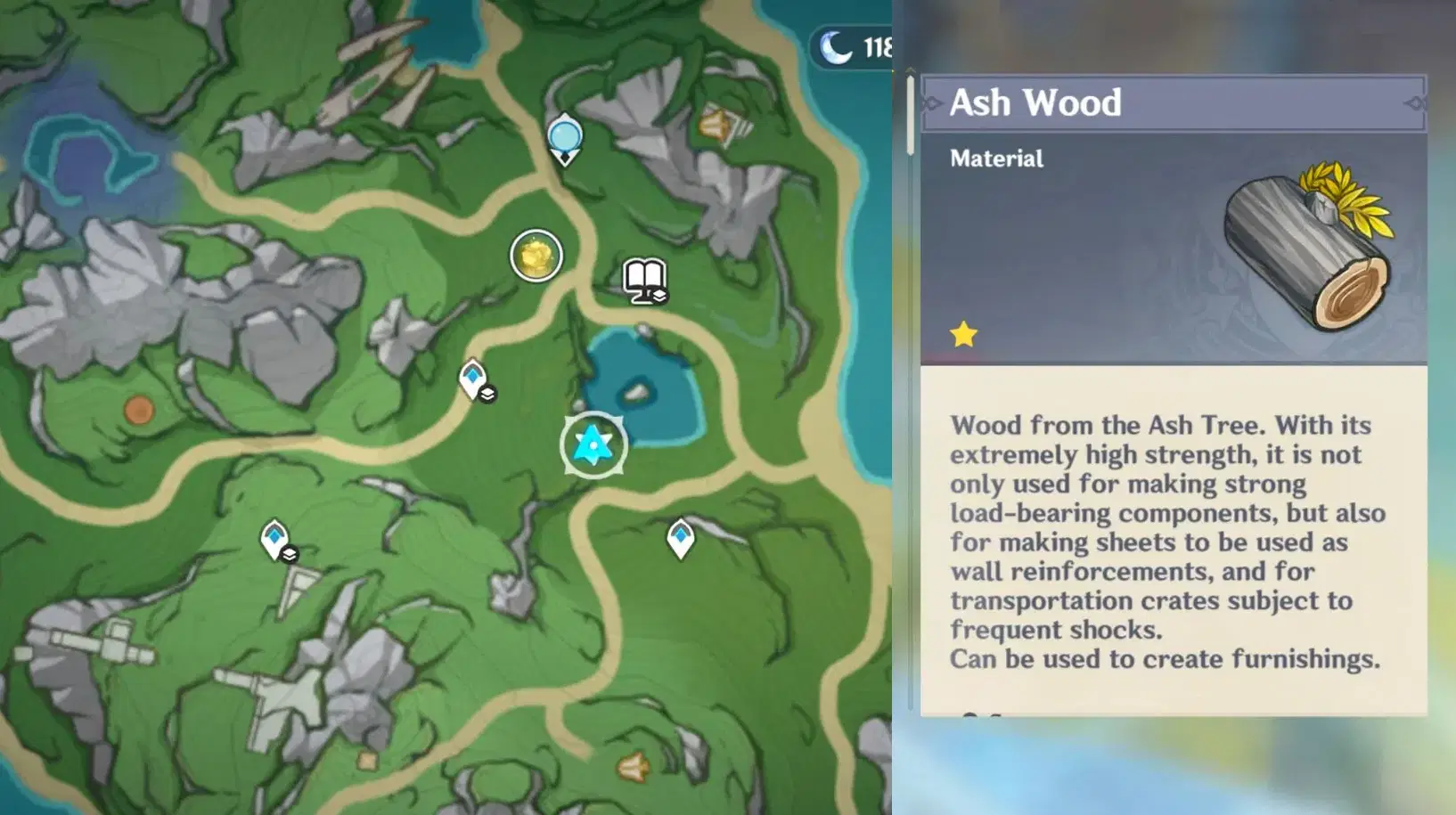Select the orange dot marker on the western plateau
This screenshot has height=815, width=1456.
(x=138, y=411)
